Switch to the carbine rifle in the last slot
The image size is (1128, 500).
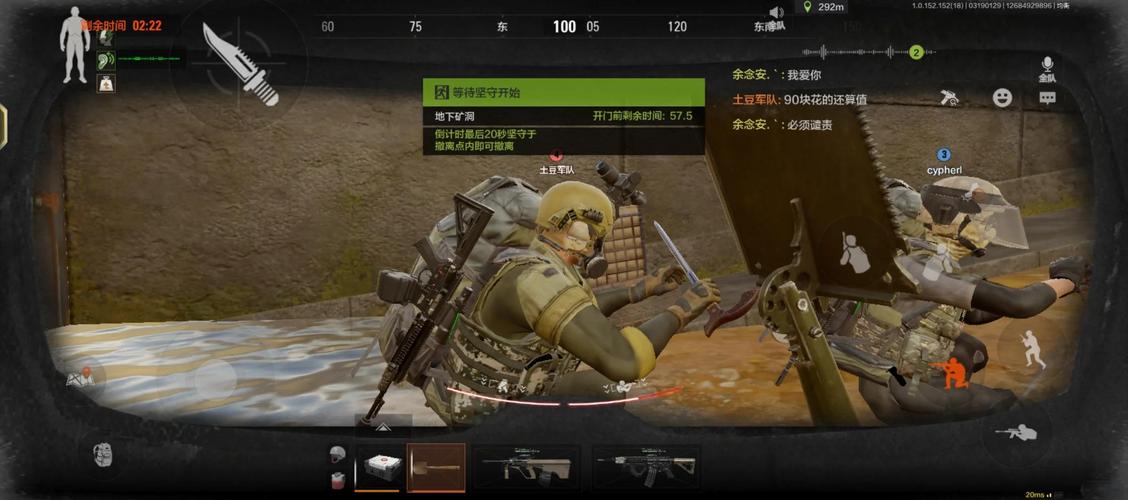coord(645,467)
